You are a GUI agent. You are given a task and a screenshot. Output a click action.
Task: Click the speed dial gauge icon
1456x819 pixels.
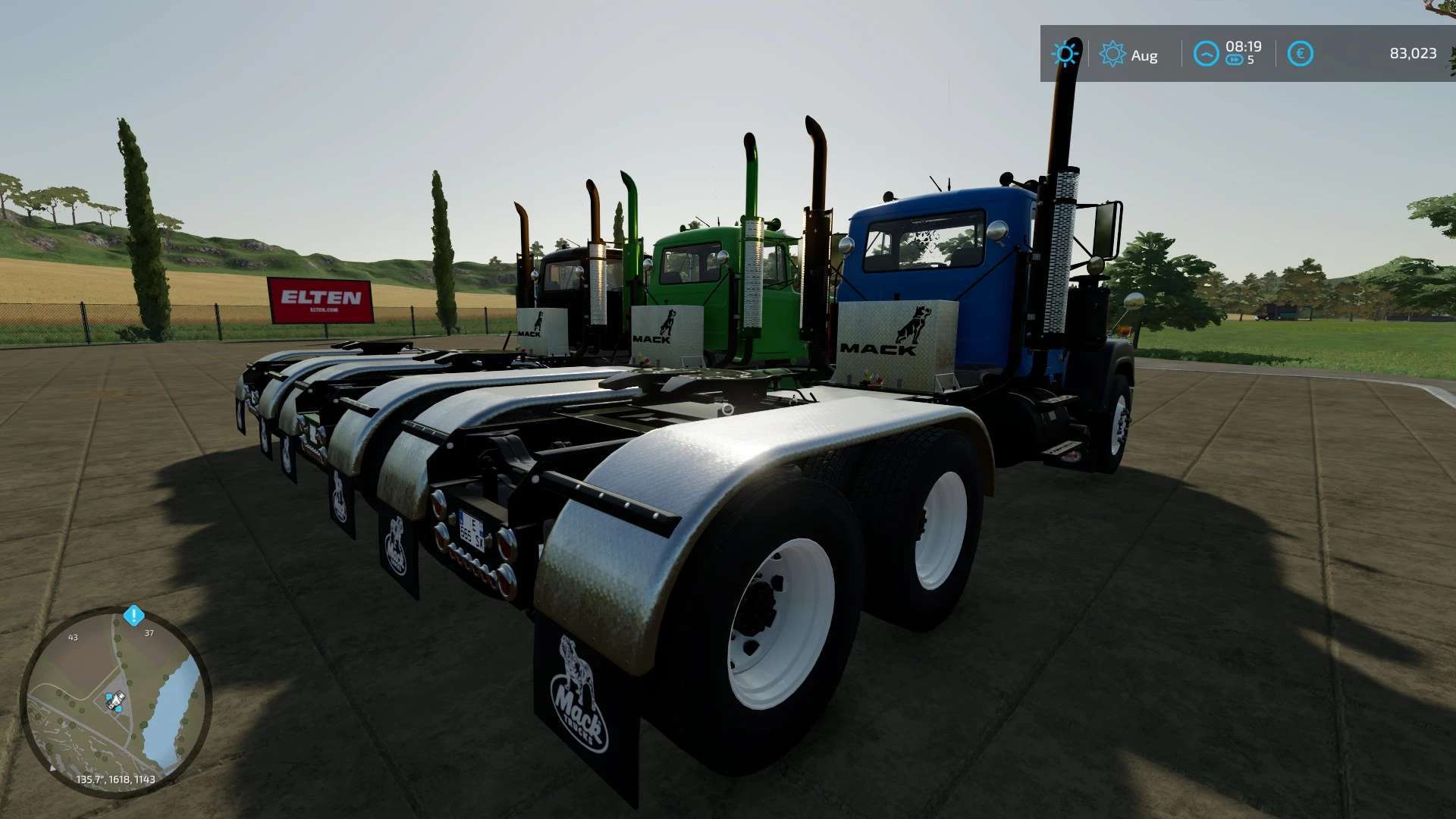(1207, 54)
